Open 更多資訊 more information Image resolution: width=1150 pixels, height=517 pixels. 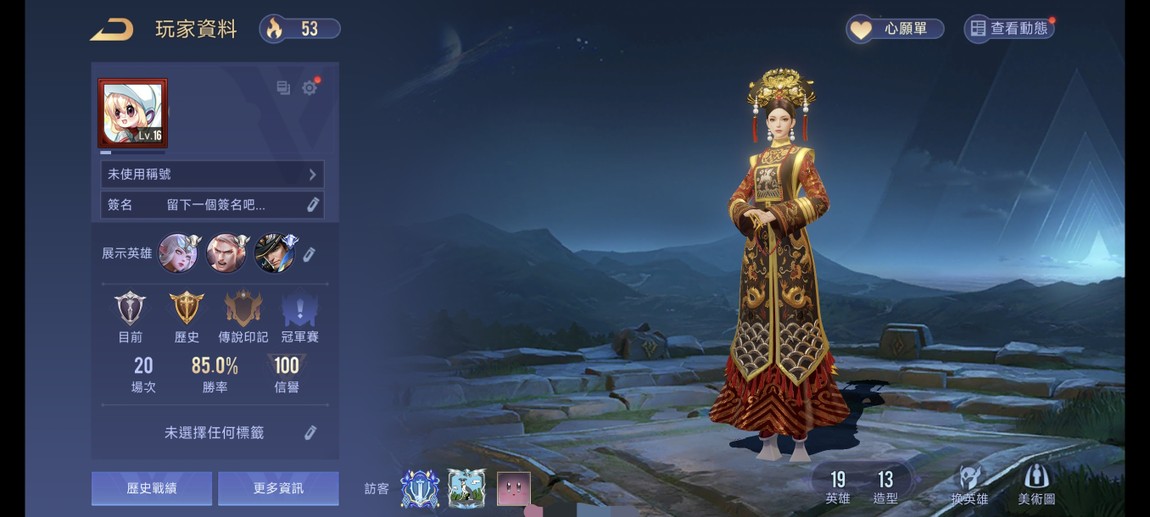278,489
